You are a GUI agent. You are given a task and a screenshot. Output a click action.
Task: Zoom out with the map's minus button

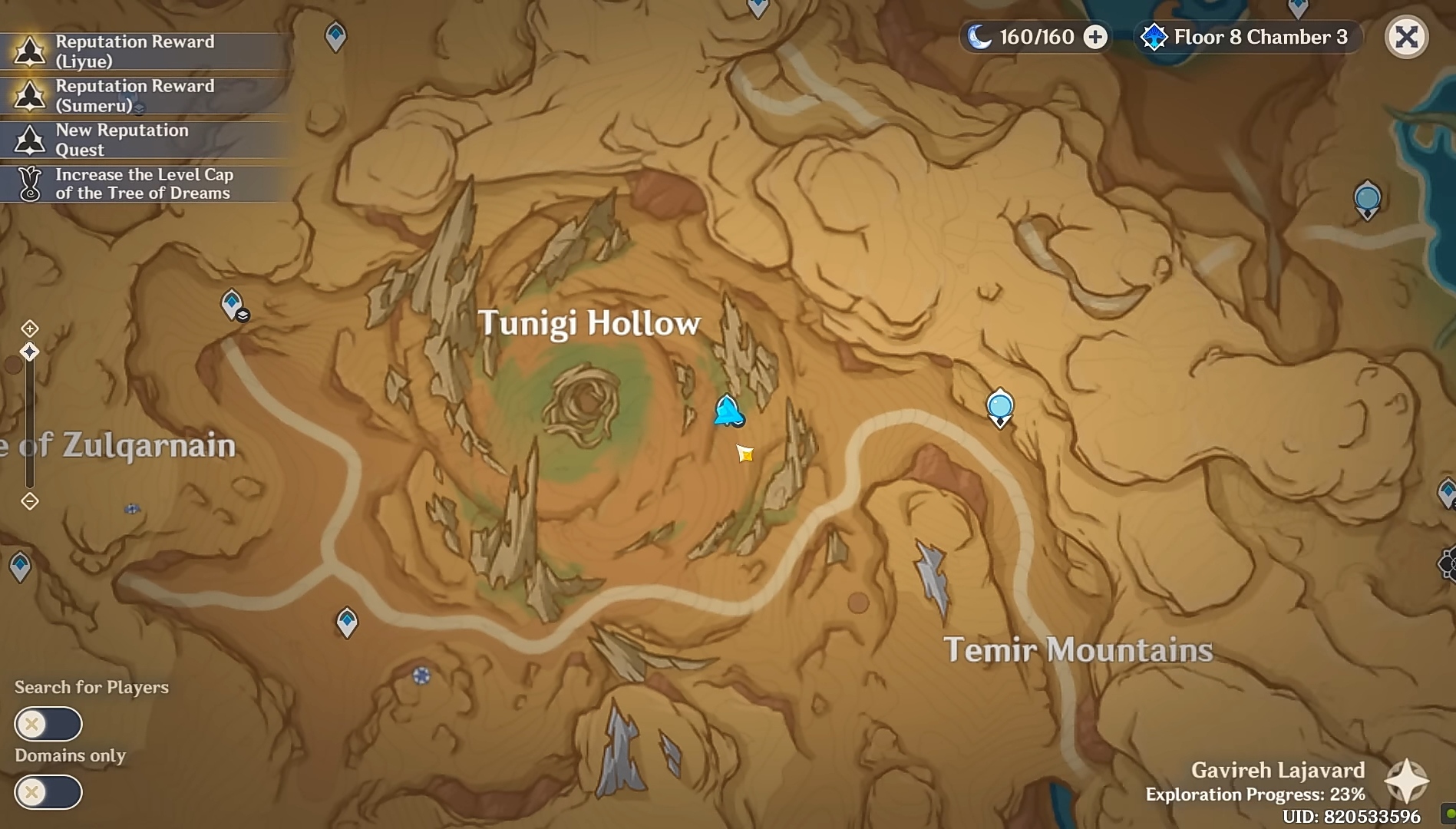[29, 501]
